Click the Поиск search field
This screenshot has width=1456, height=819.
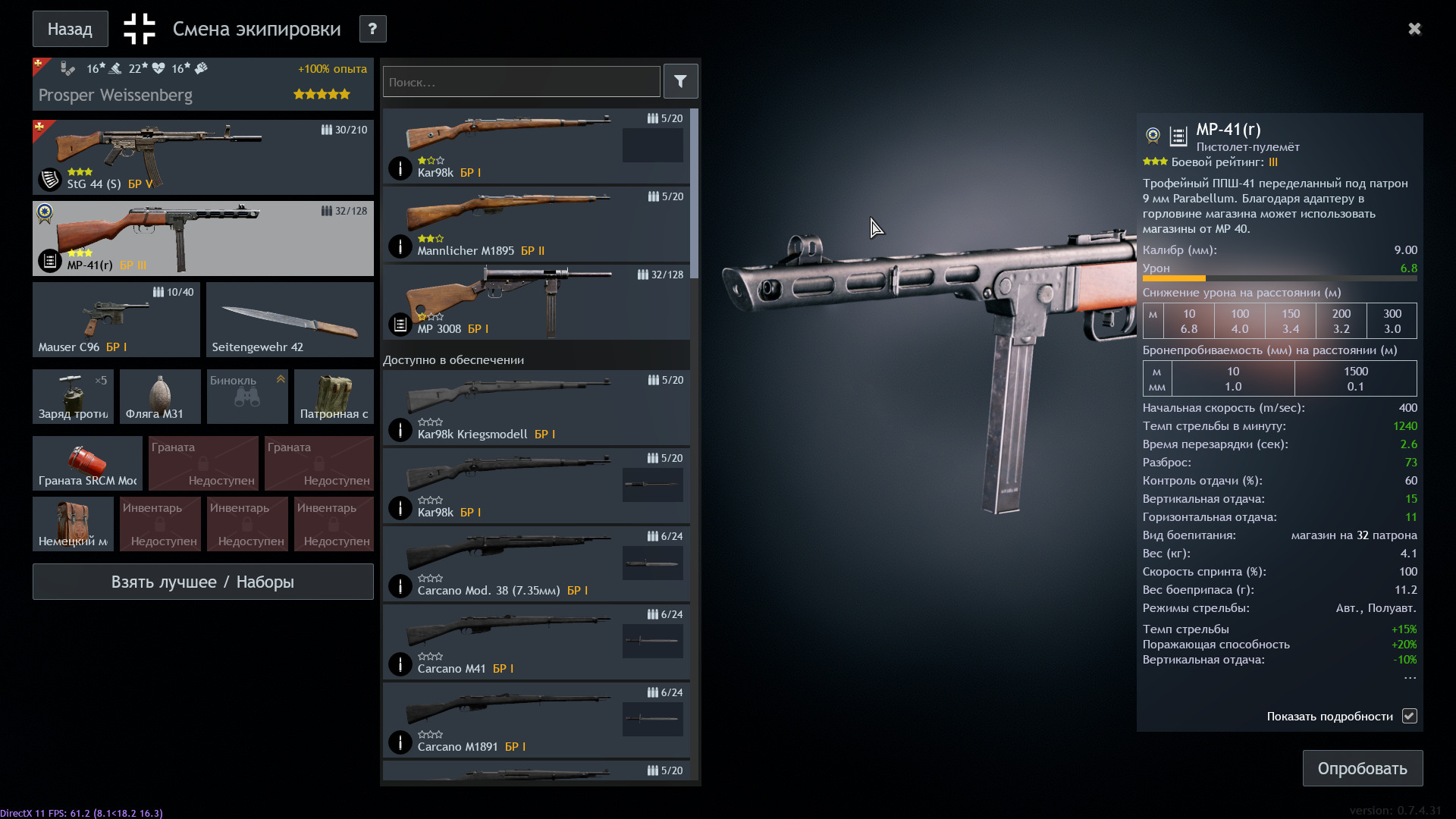pos(521,82)
